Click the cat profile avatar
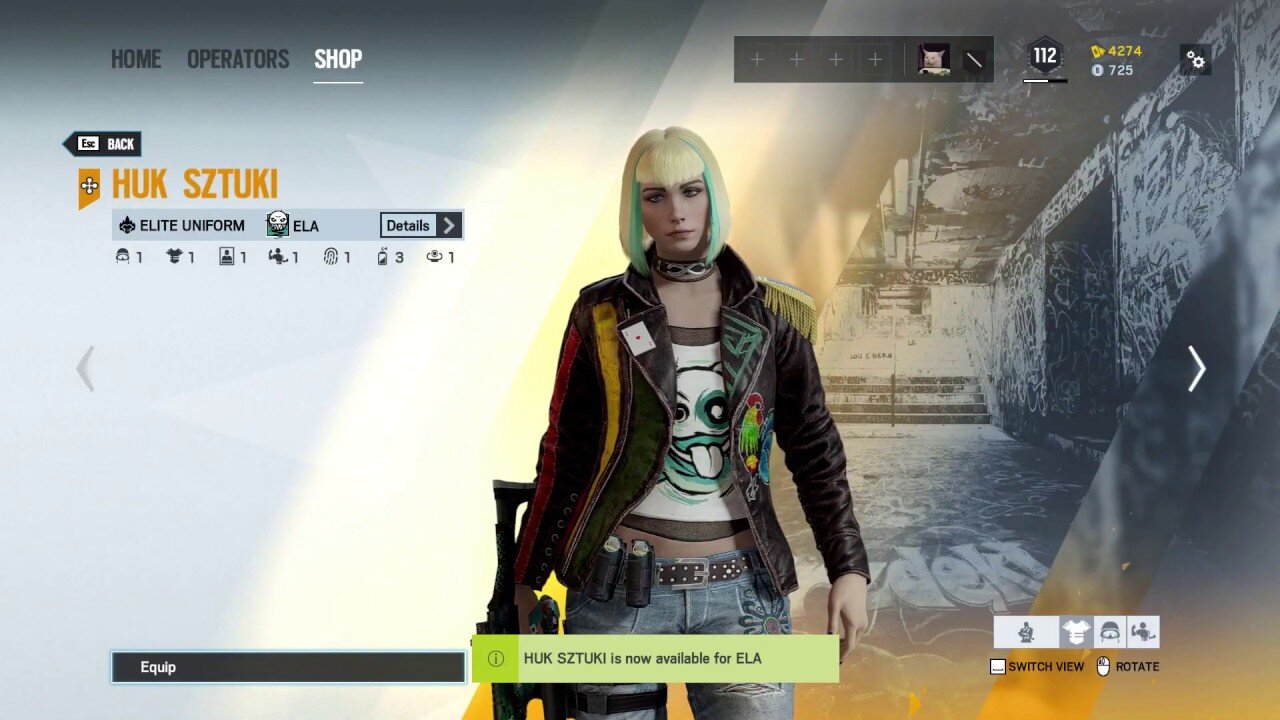1280x720 pixels. (934, 60)
